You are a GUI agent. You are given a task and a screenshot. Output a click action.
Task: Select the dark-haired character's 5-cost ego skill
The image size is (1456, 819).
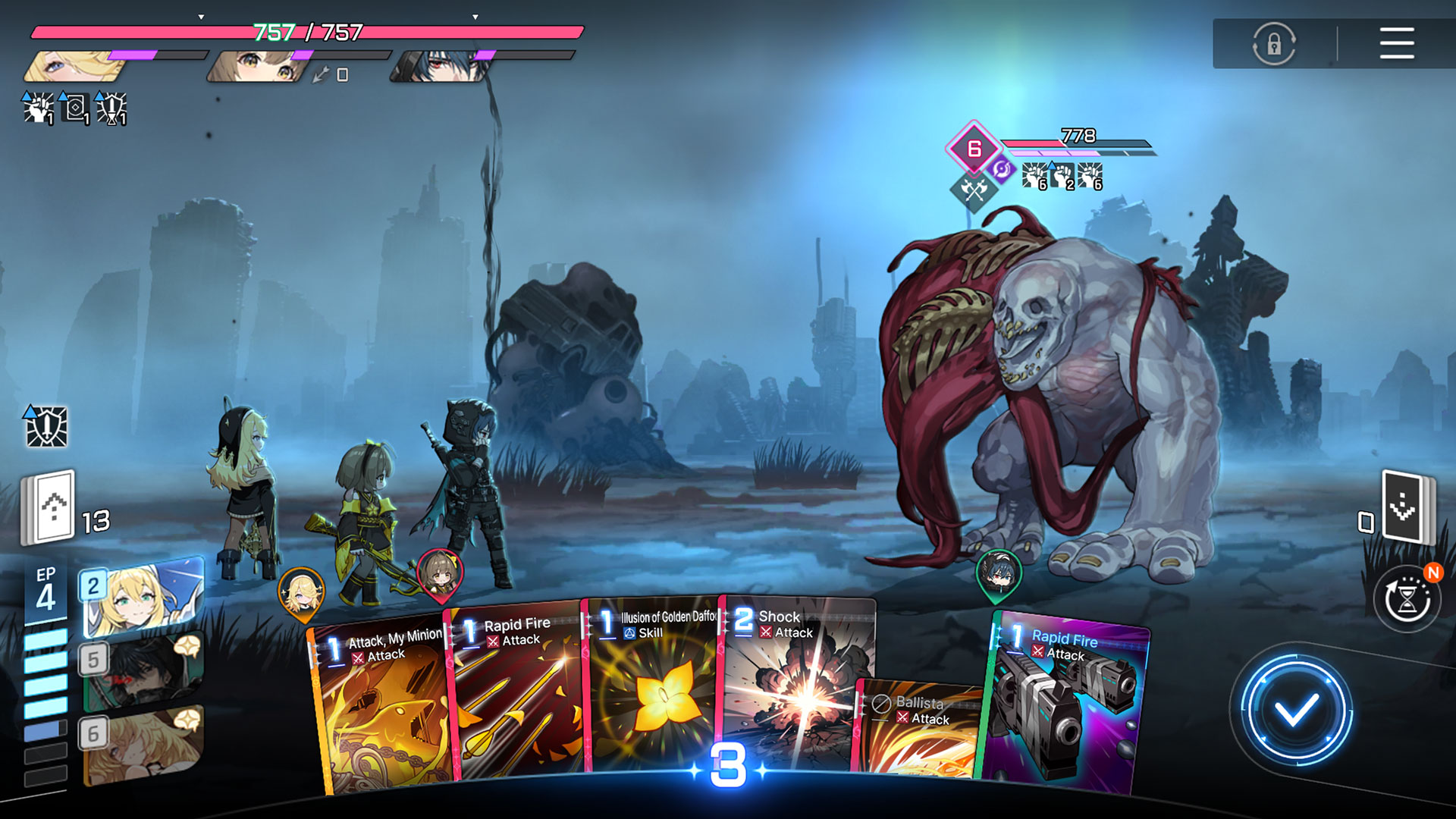(143, 671)
